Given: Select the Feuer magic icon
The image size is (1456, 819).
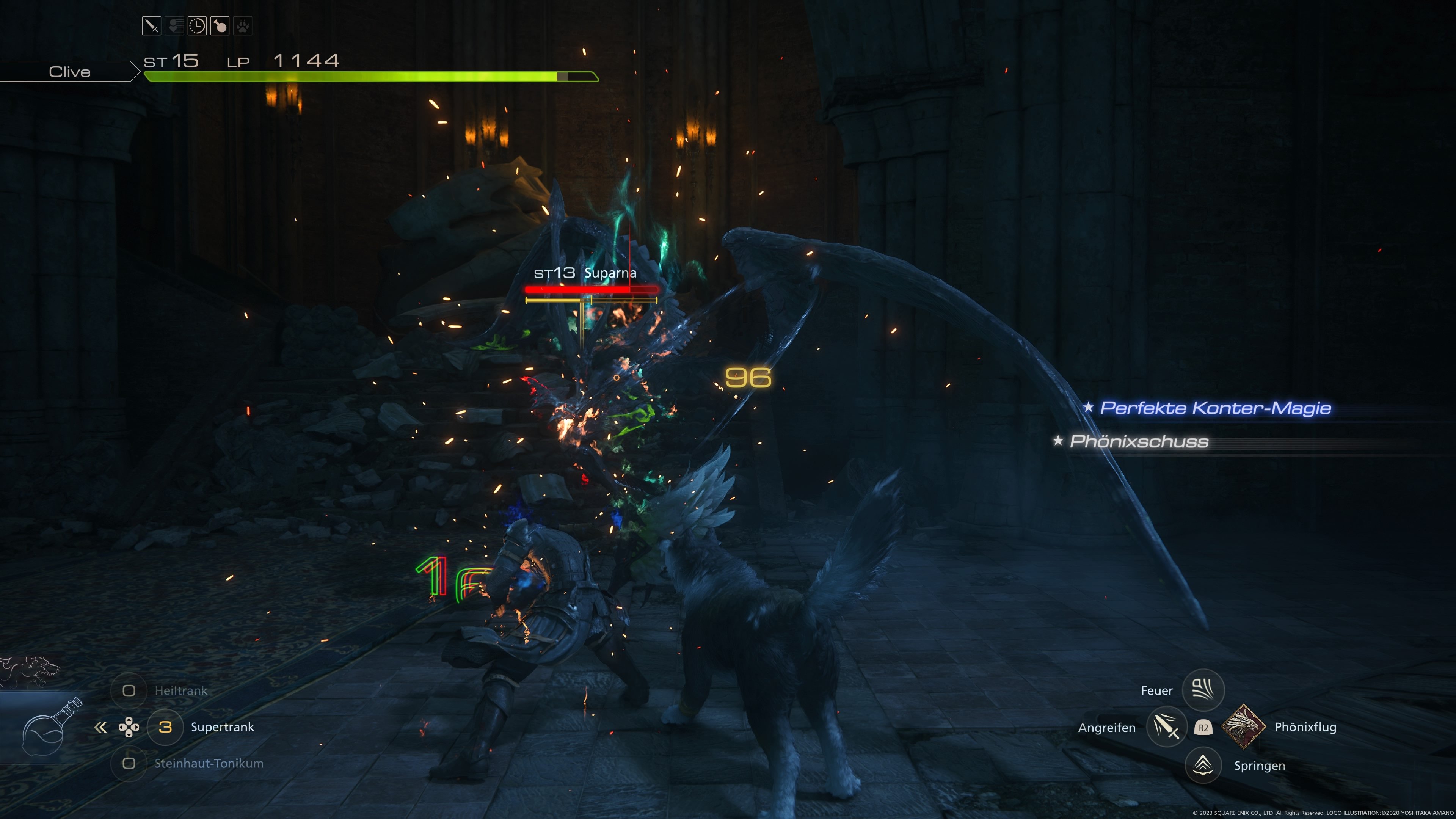Looking at the screenshot, I should tap(1204, 690).
